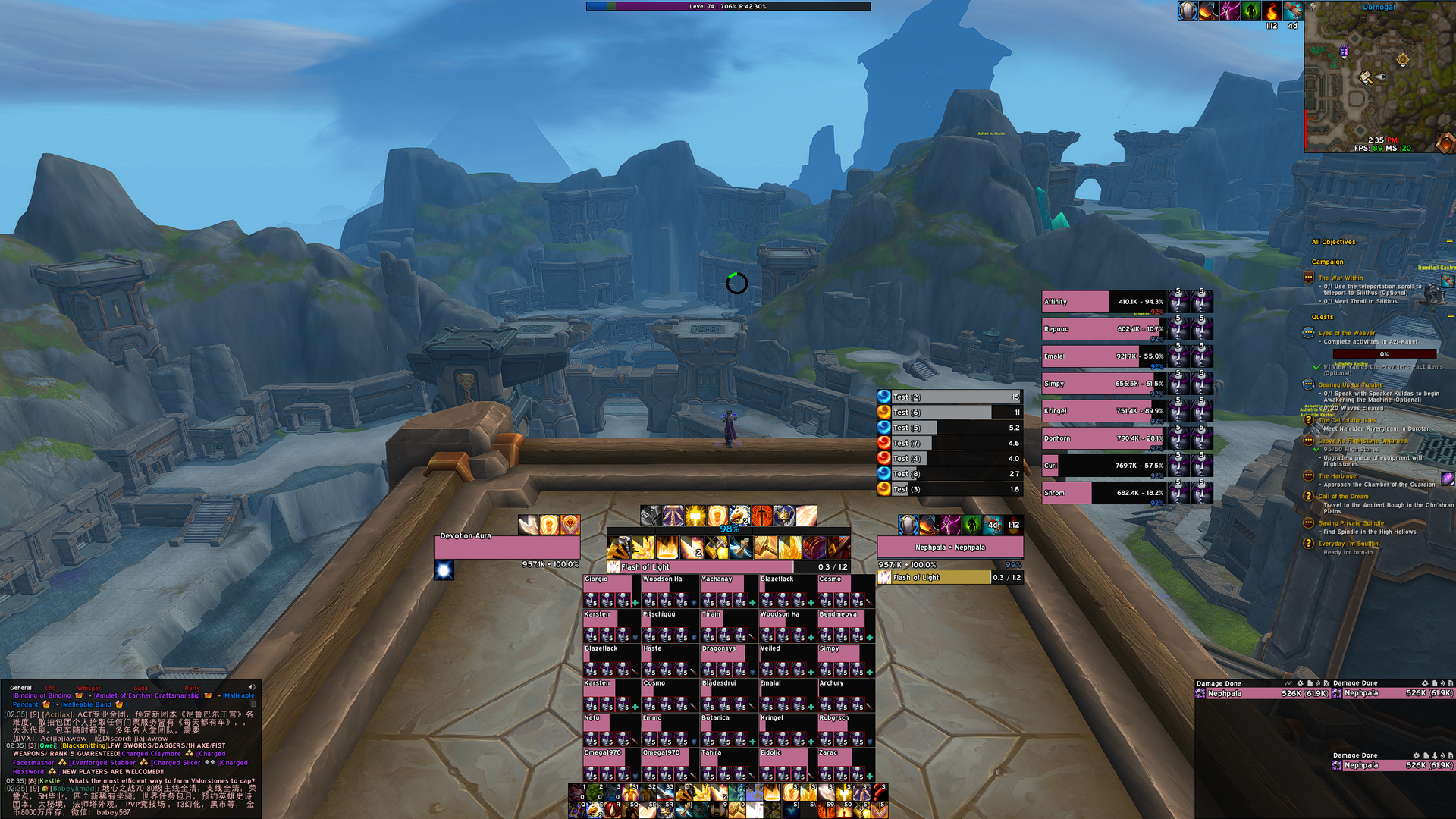Click the Curl unit frame
Viewport: 1456px width, 819px height.
click(1103, 466)
